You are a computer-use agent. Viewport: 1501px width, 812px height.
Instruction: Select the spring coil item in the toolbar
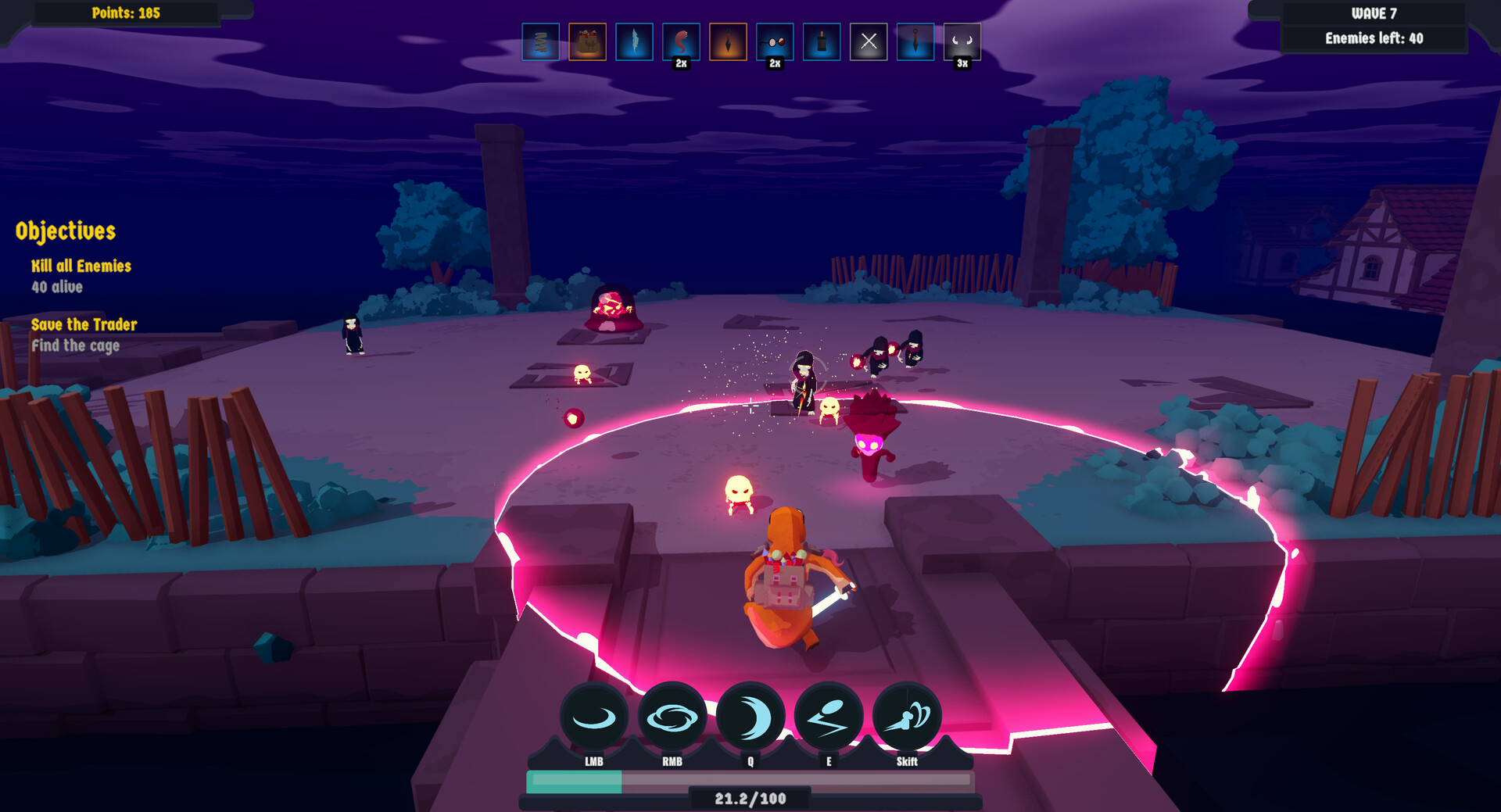[x=541, y=43]
